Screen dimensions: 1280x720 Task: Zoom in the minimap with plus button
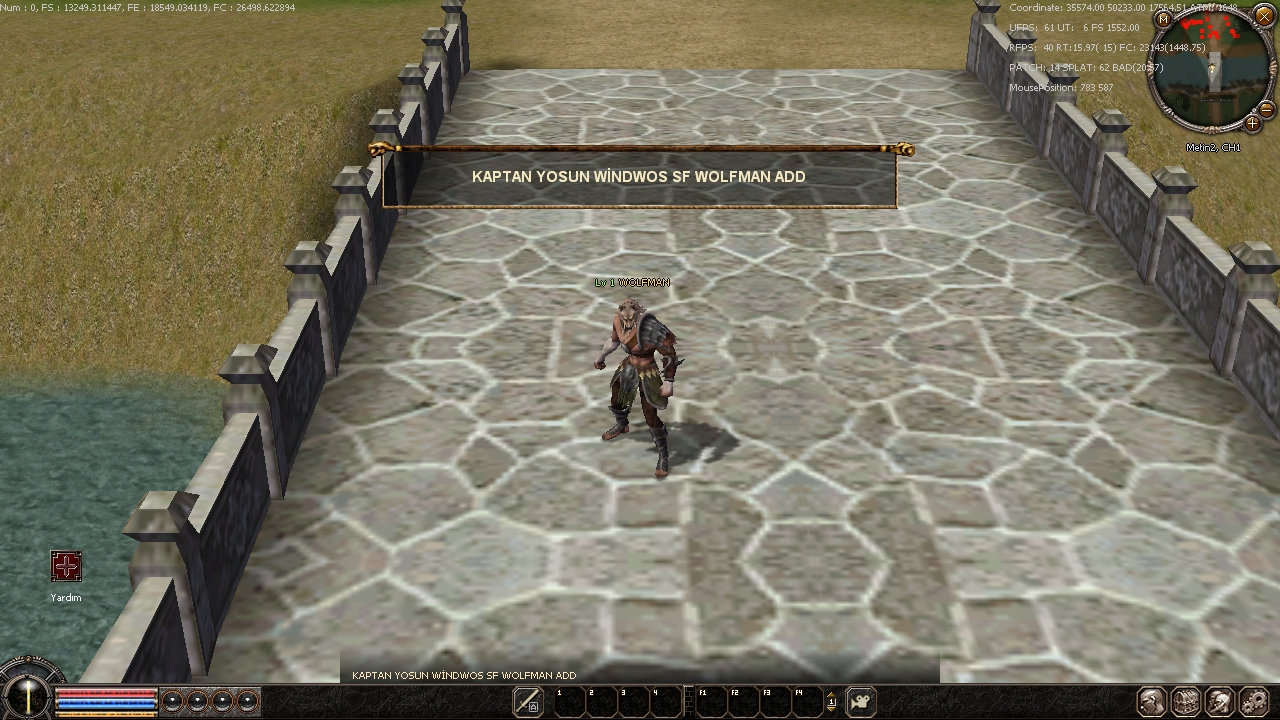tap(1252, 123)
